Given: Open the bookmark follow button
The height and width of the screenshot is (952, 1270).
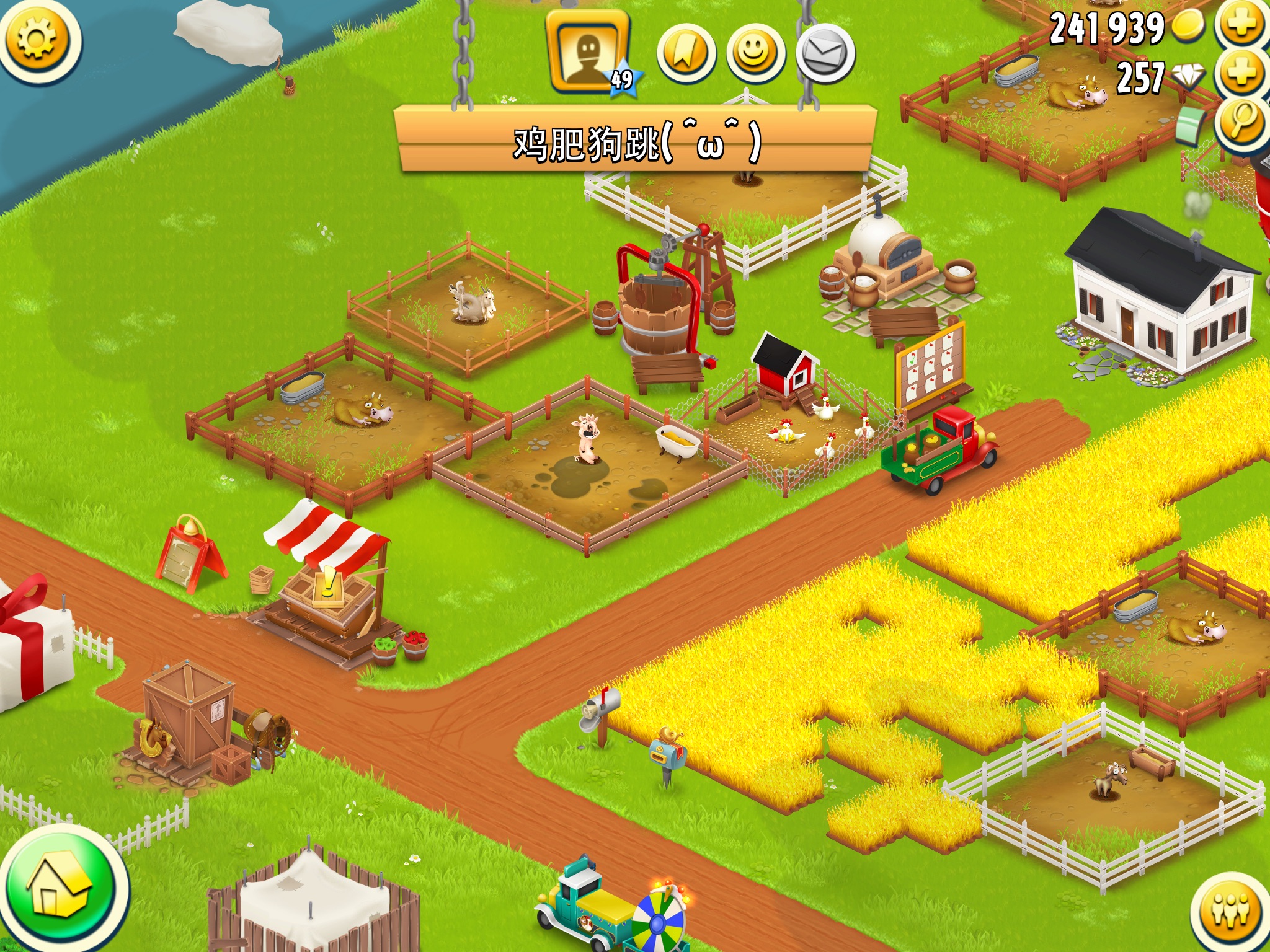Looking at the screenshot, I should pos(686,55).
